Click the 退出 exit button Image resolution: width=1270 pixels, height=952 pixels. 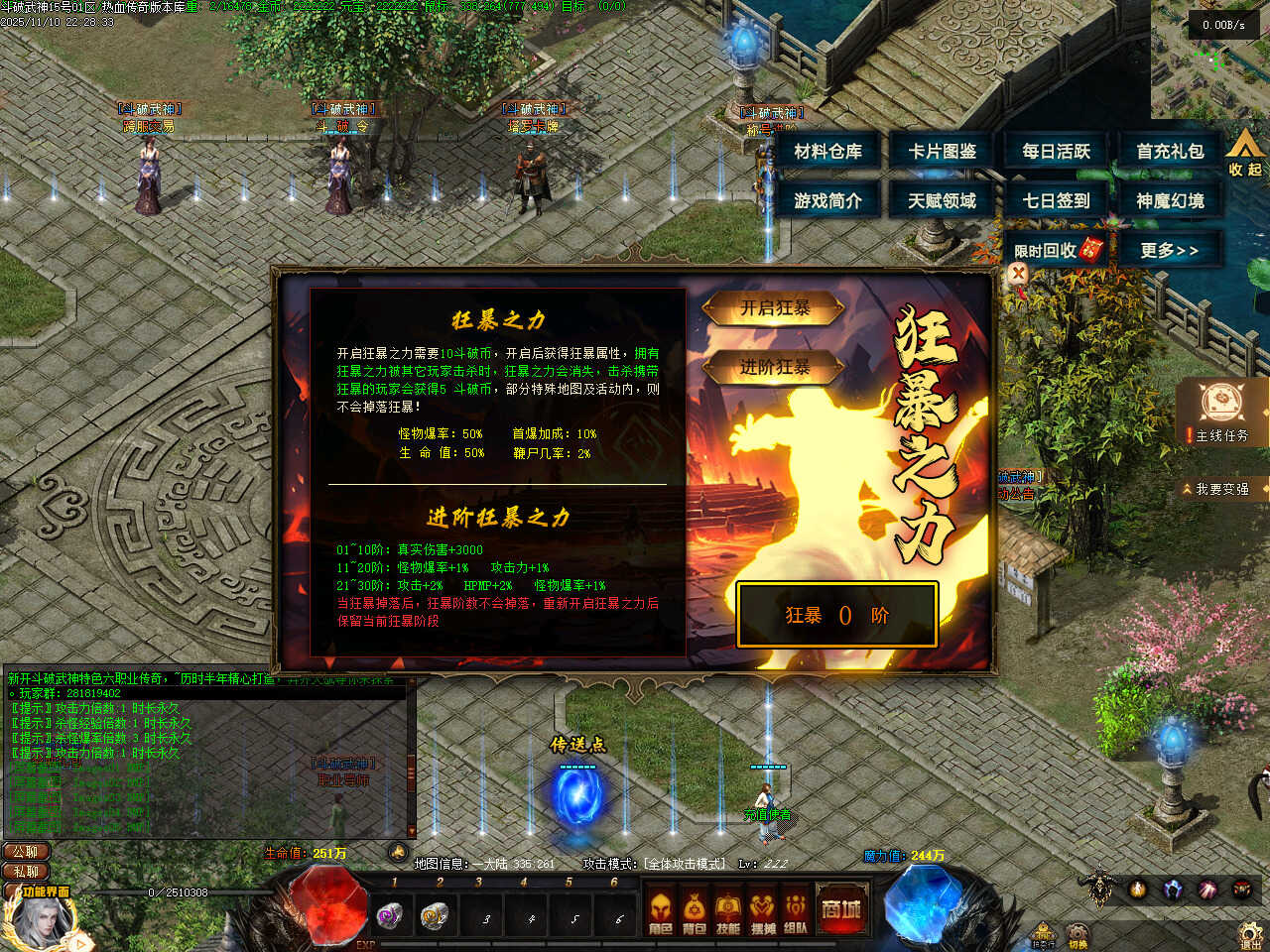[x=1251, y=935]
